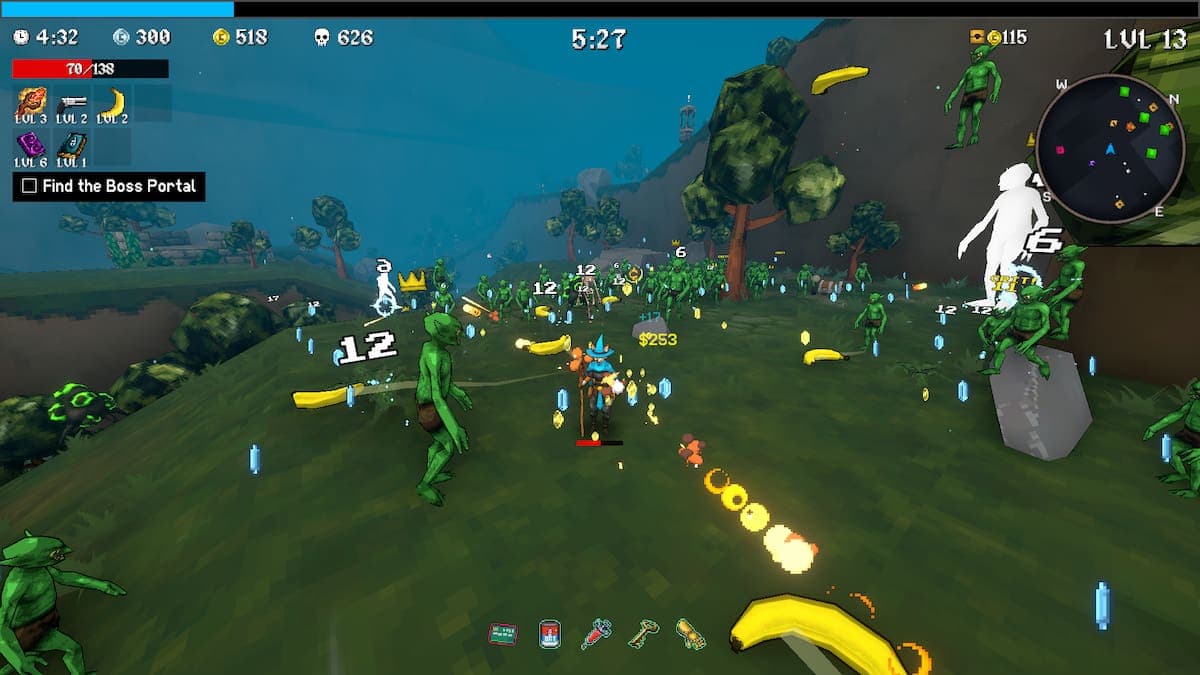The width and height of the screenshot is (1200, 675).
Task: Click the green chalkboard item icon
Action: pyautogui.click(x=502, y=633)
